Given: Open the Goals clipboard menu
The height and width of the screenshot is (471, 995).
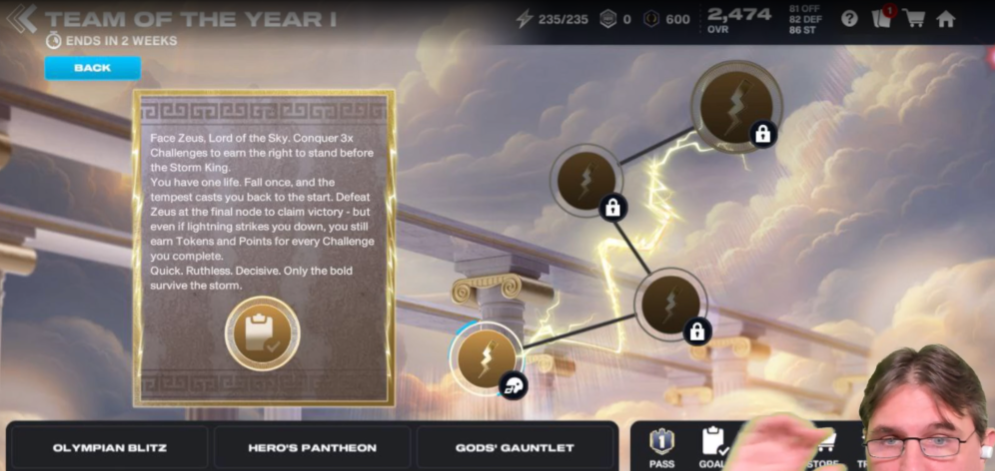Looking at the screenshot, I should (x=715, y=446).
